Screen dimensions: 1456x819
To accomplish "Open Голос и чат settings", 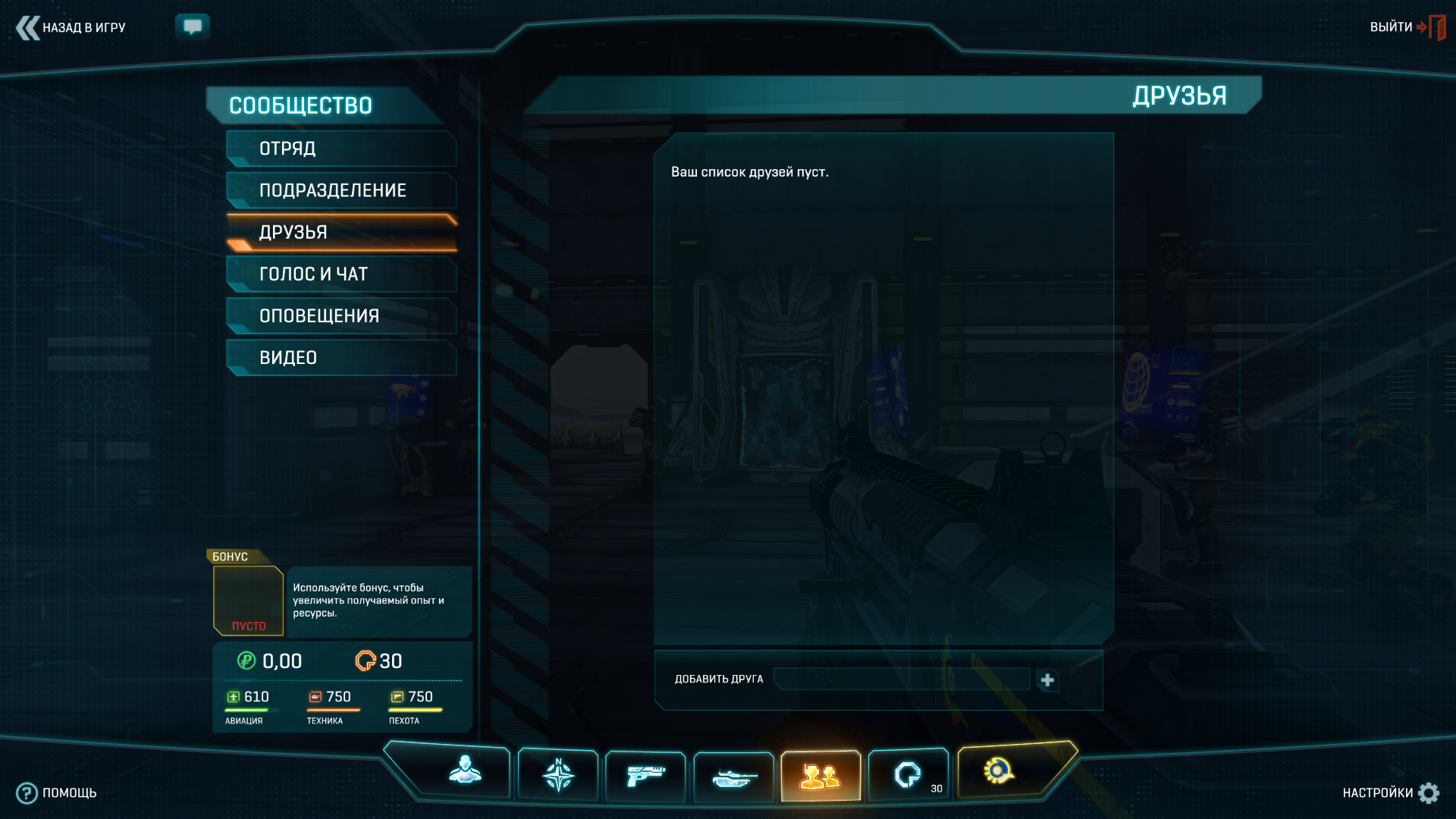I will click(x=341, y=274).
